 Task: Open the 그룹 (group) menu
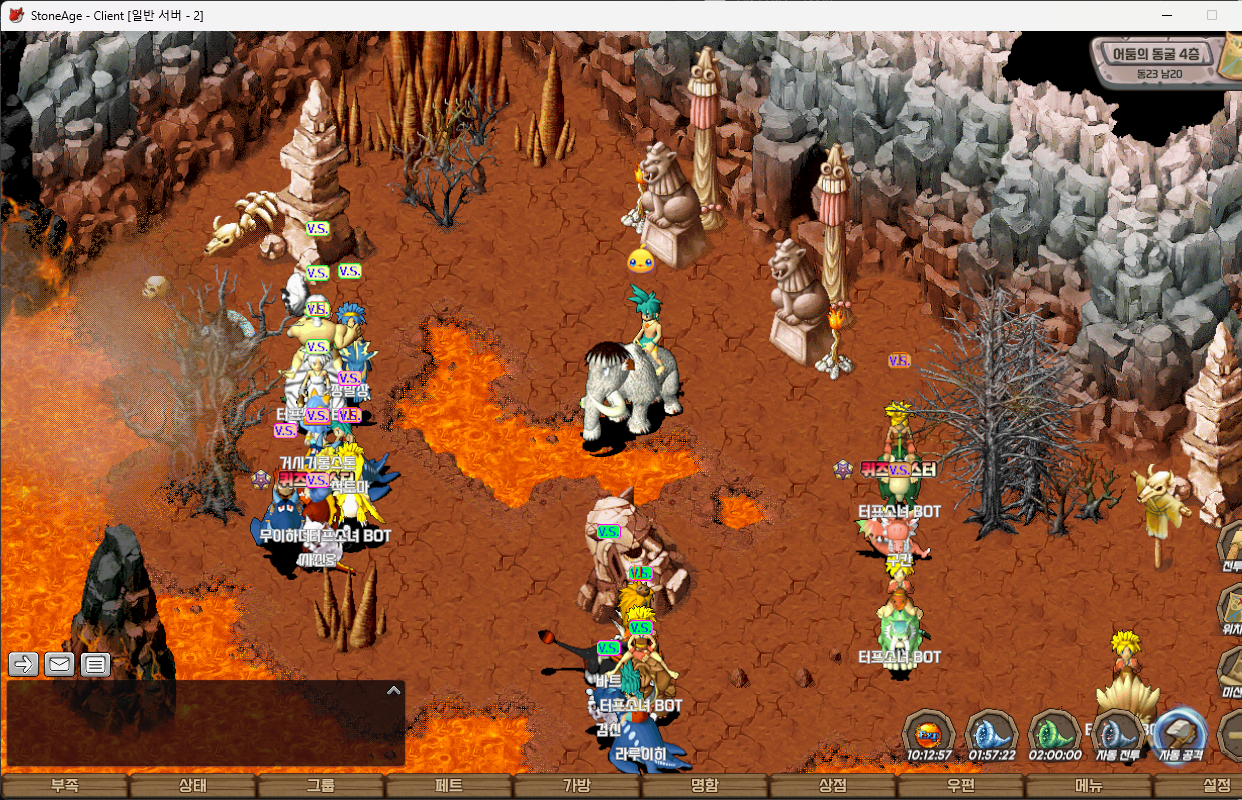pyautogui.click(x=320, y=786)
